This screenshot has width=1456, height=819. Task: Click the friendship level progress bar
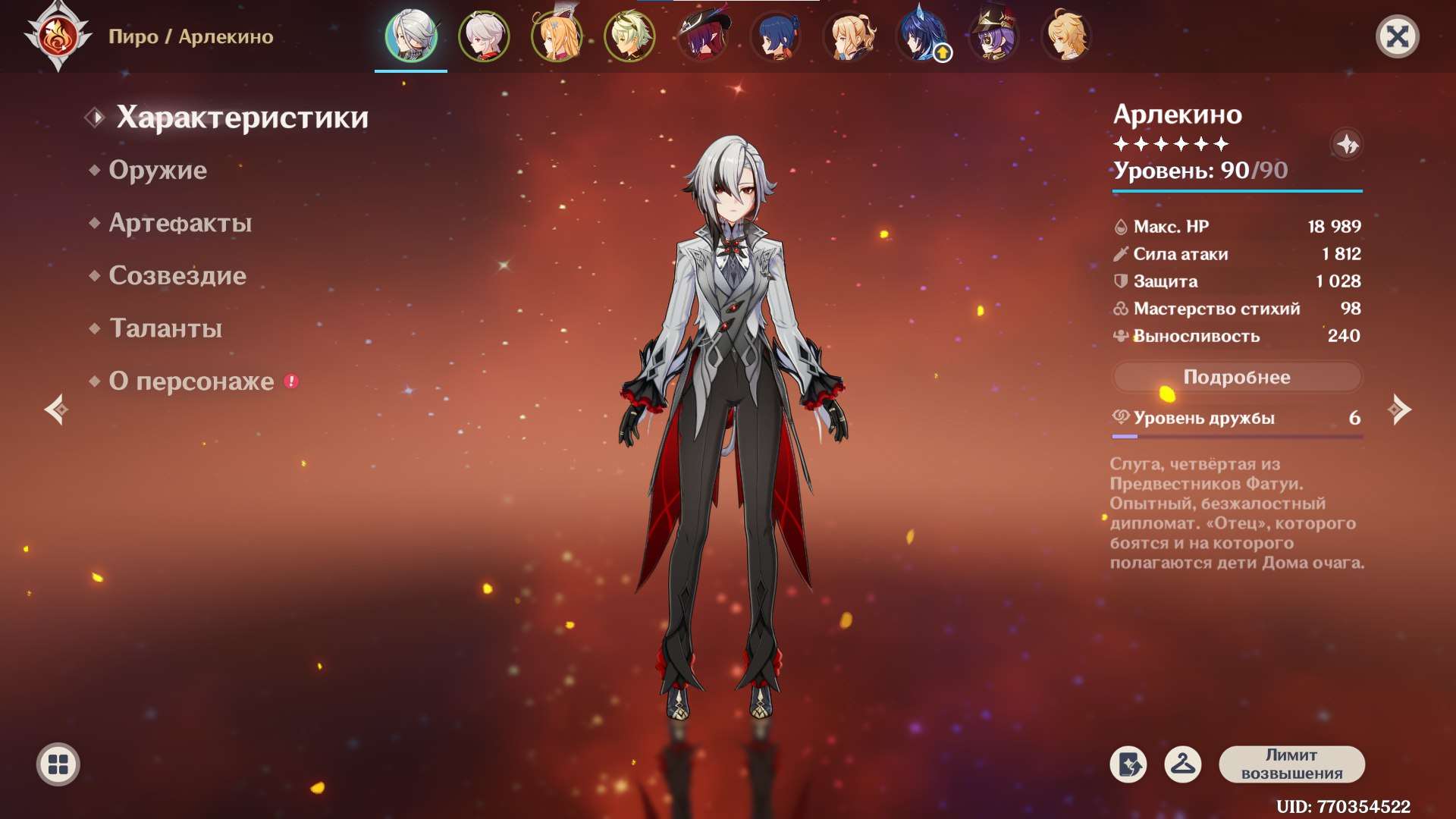[x=1236, y=438]
